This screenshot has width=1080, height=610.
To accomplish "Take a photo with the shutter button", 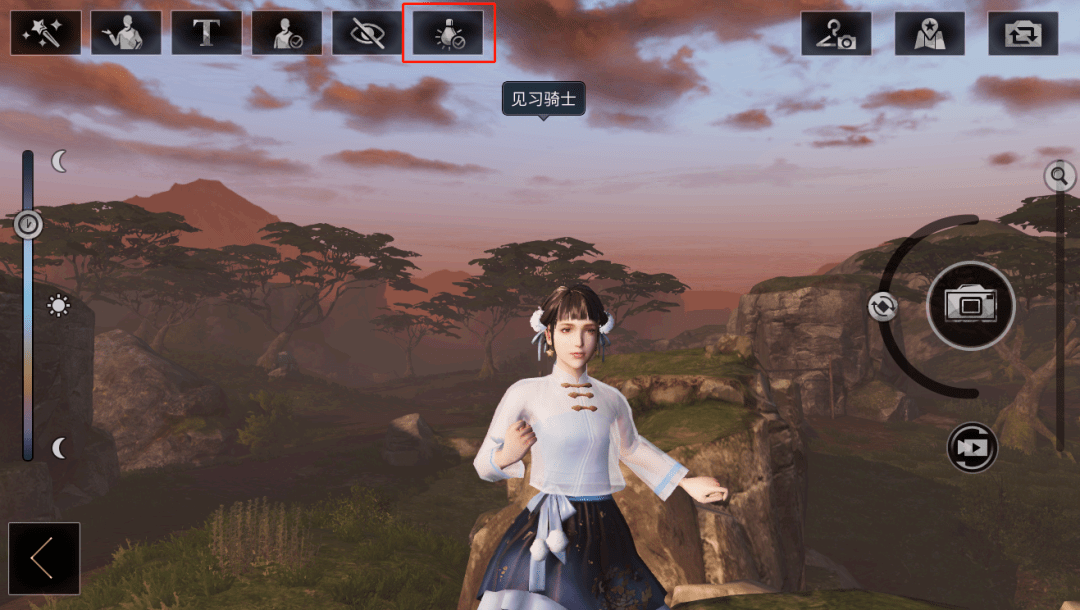I will 970,305.
